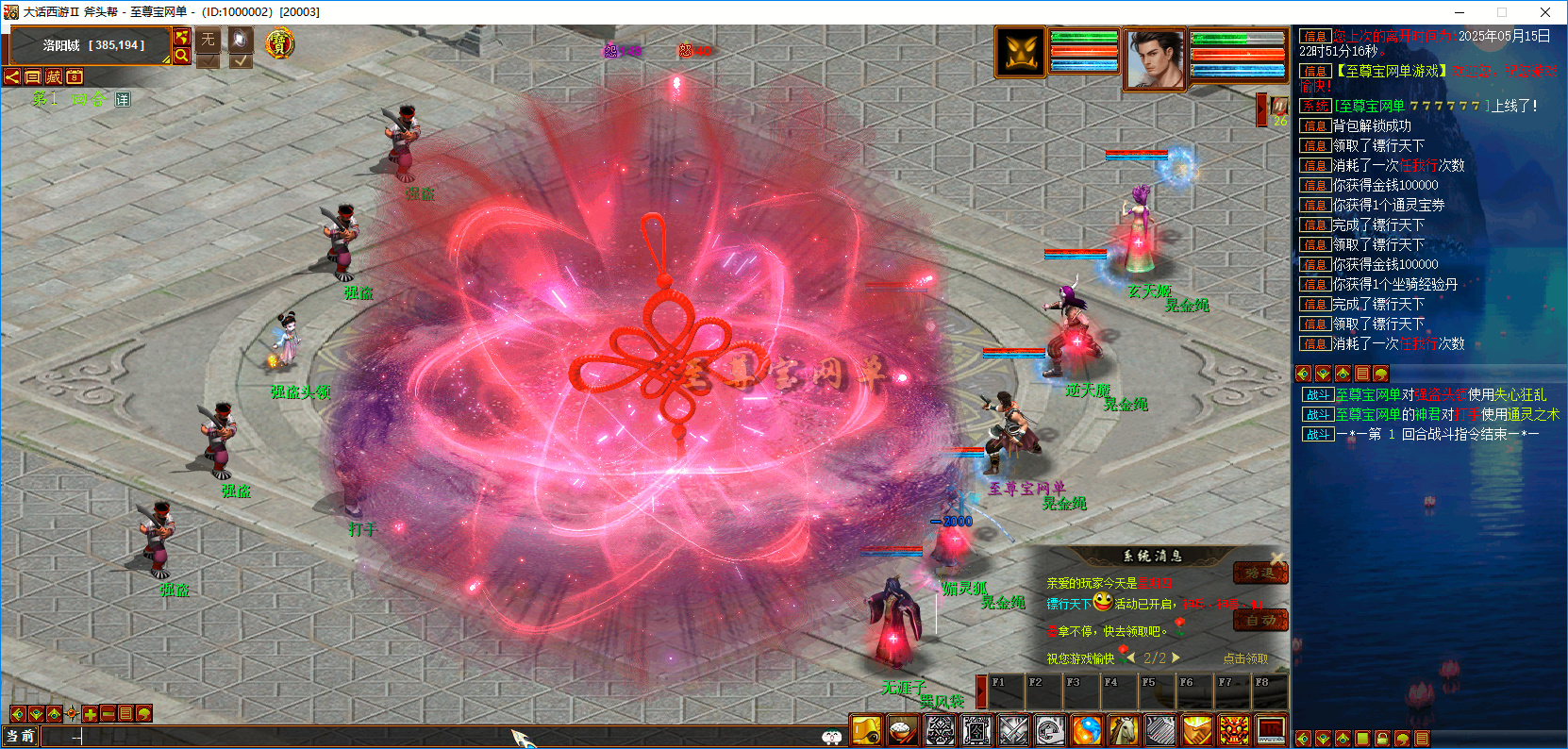Image resolution: width=1568 pixels, height=749 pixels.
Task: Open the world map button above magnifier
Action: [182, 37]
